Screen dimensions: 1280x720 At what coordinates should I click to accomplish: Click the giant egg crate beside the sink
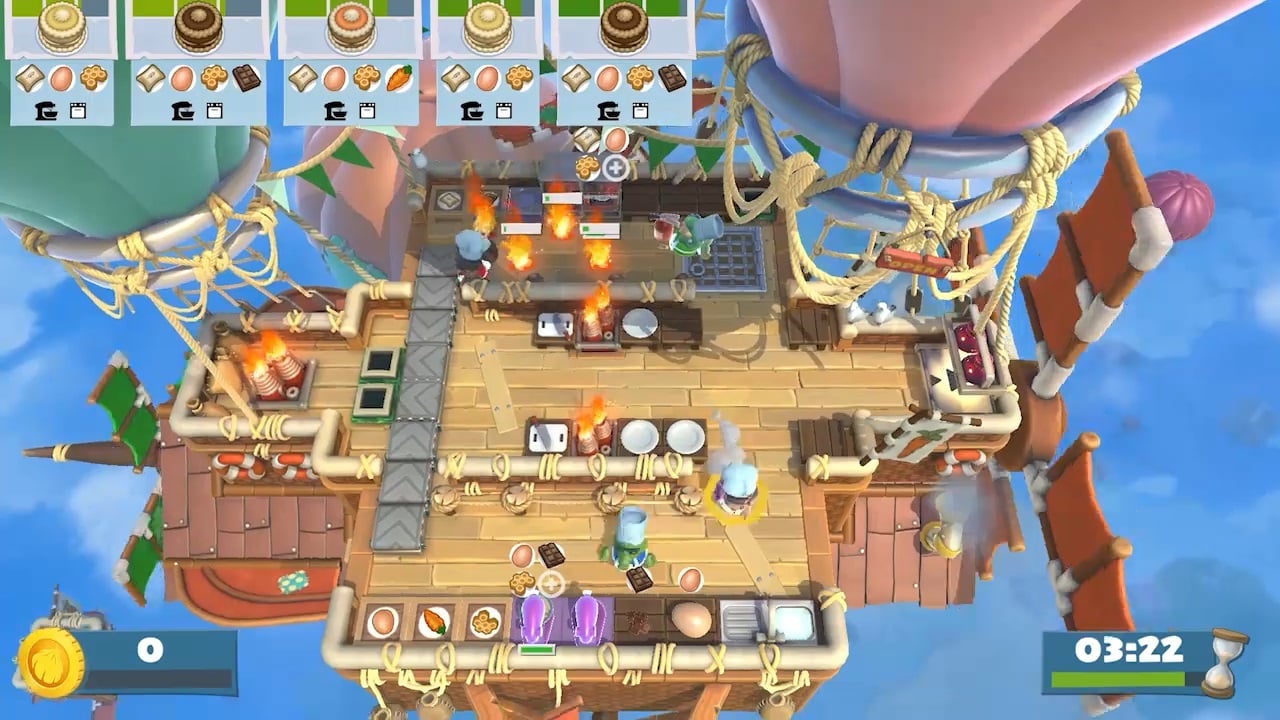point(693,618)
